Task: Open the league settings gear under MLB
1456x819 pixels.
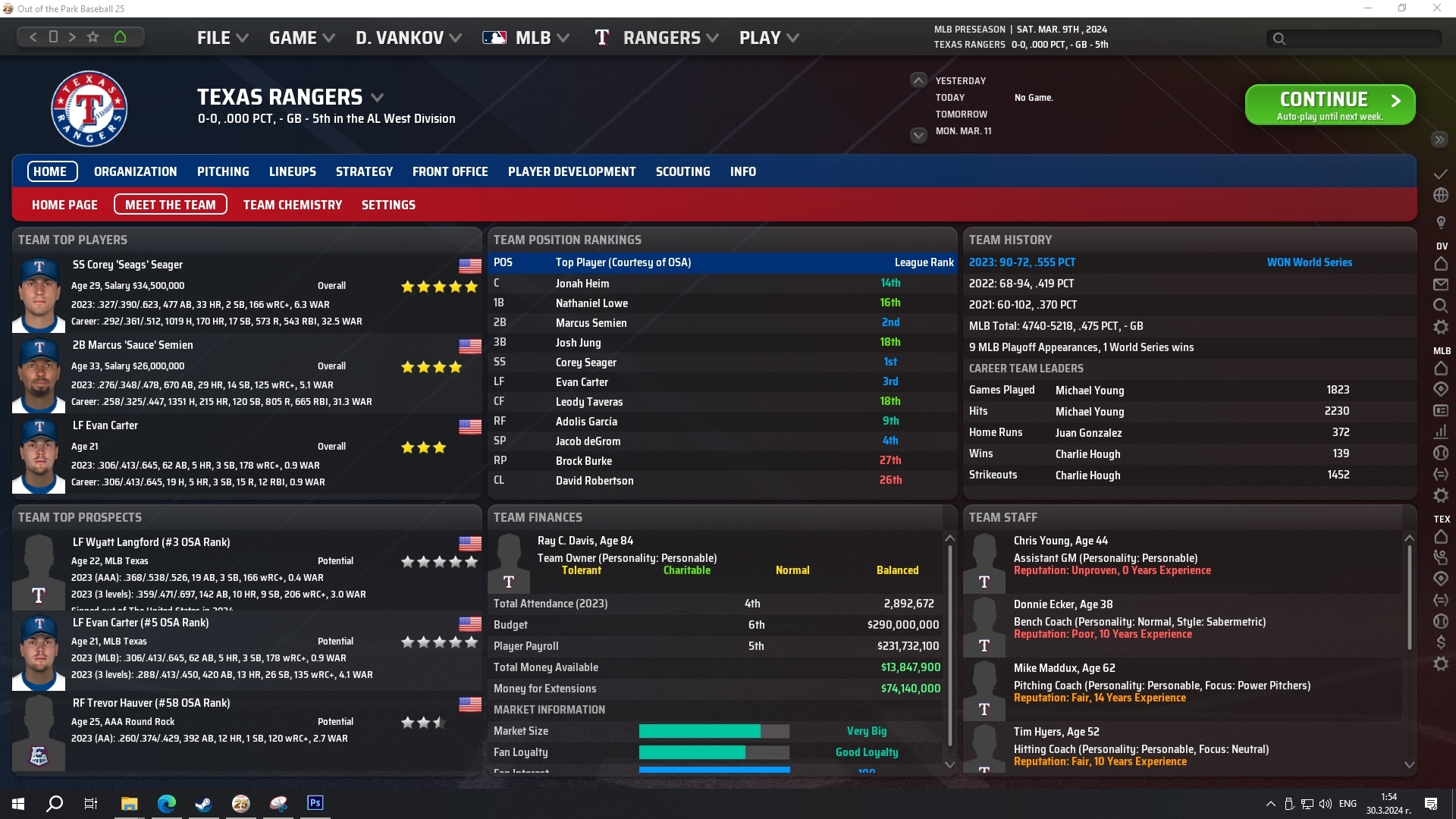Action: coord(1441,495)
